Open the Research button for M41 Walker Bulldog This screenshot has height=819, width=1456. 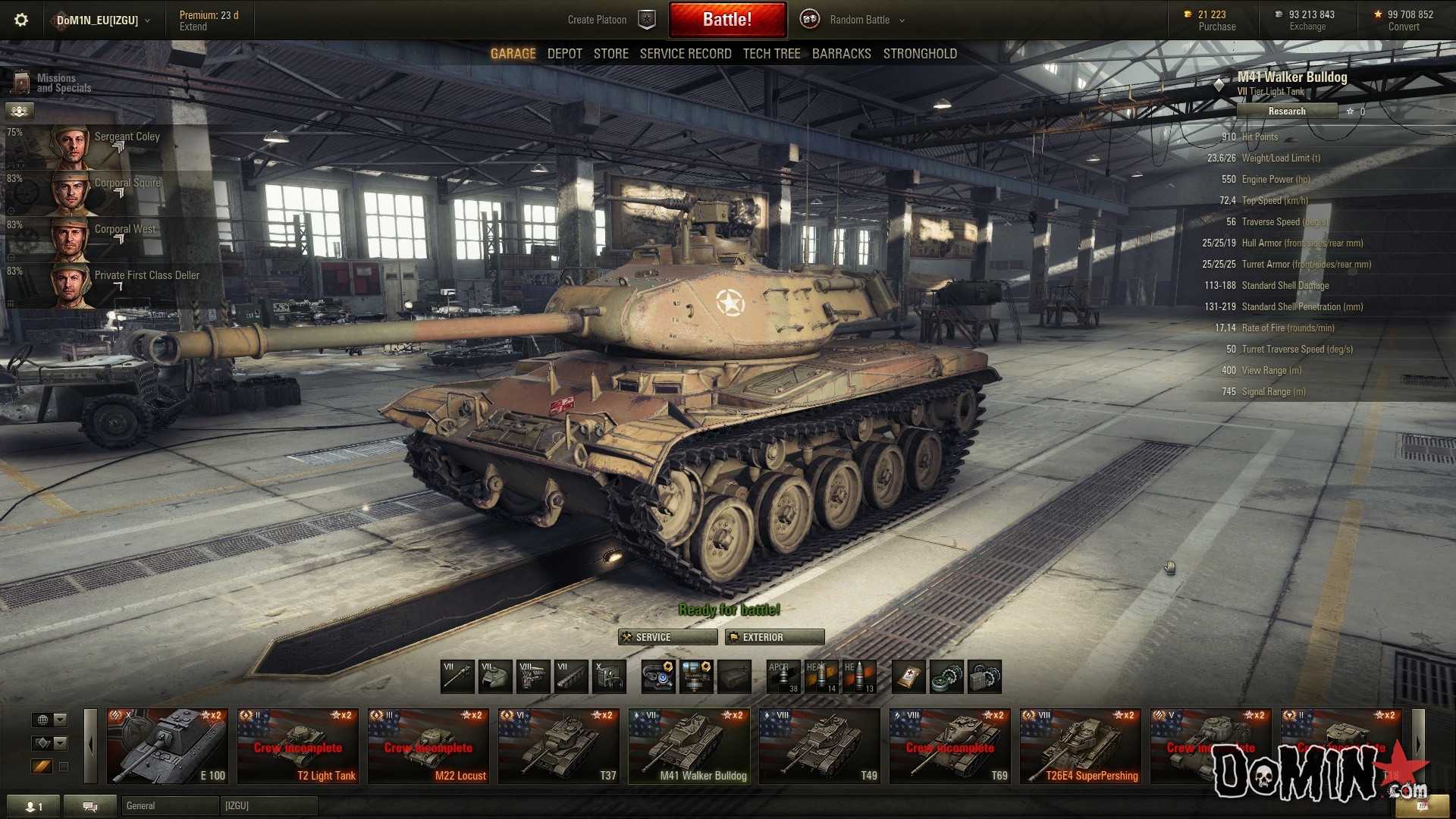pyautogui.click(x=1286, y=111)
